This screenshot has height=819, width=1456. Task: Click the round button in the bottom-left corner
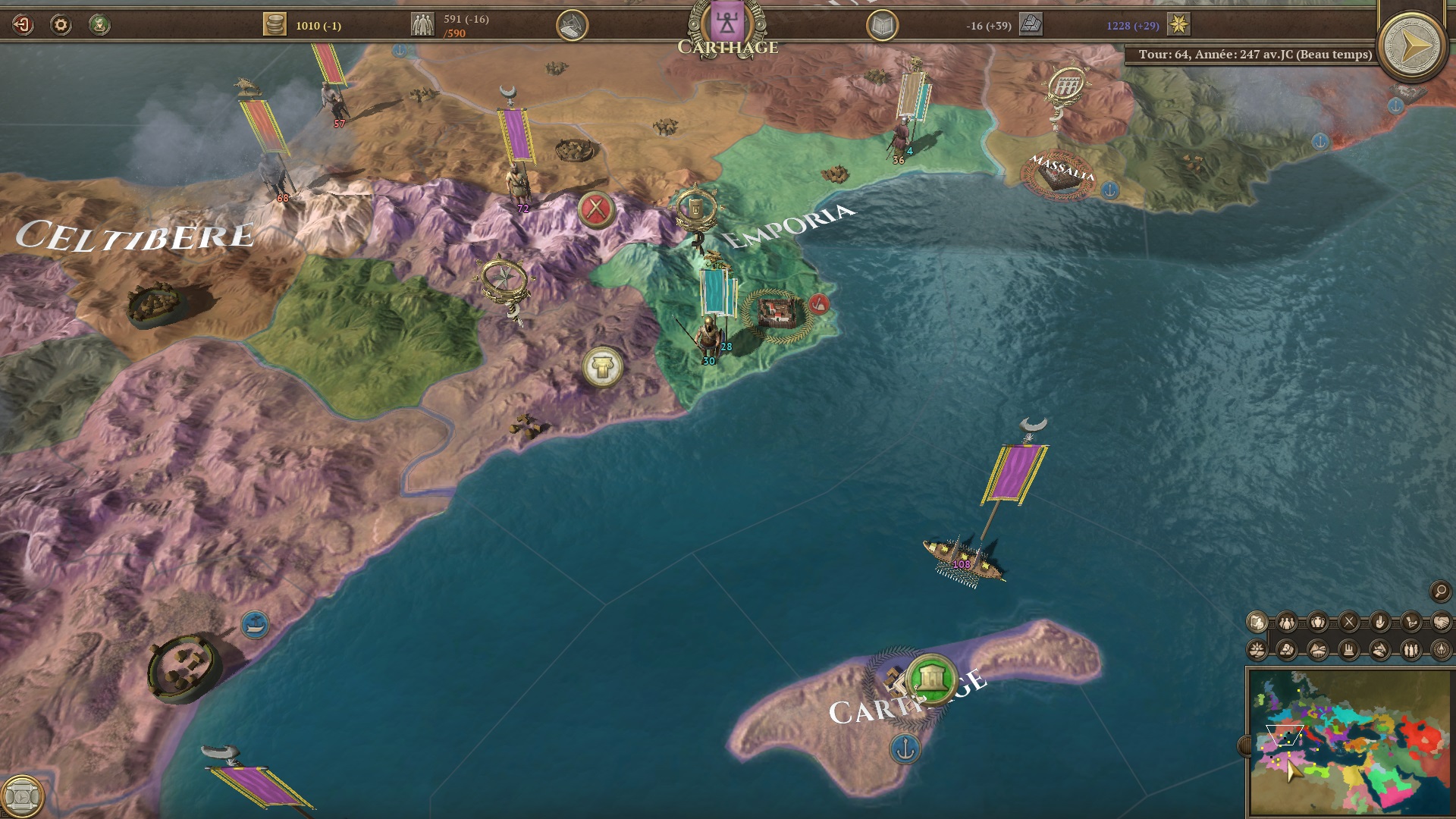(23, 796)
